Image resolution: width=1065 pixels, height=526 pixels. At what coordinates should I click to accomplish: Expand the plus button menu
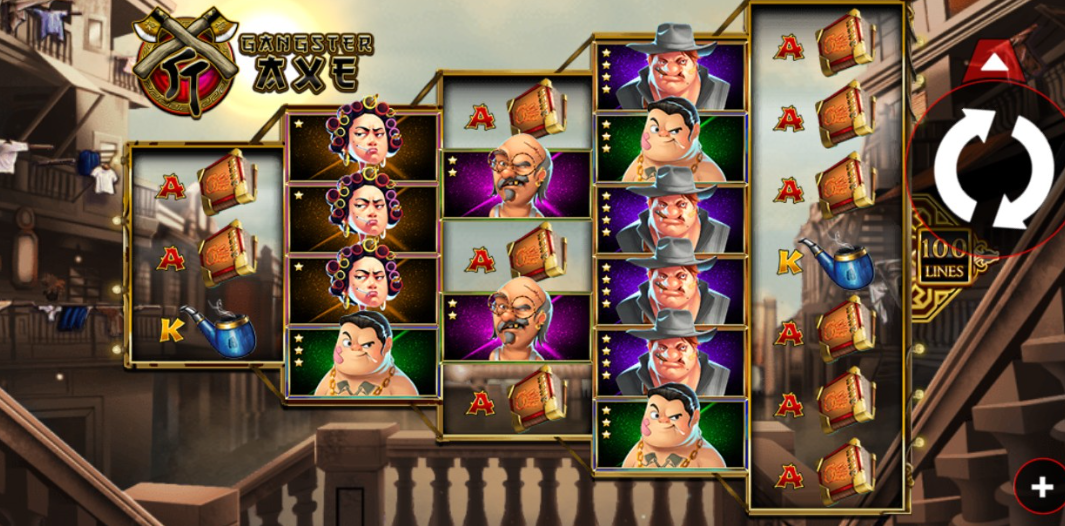pos(1042,487)
